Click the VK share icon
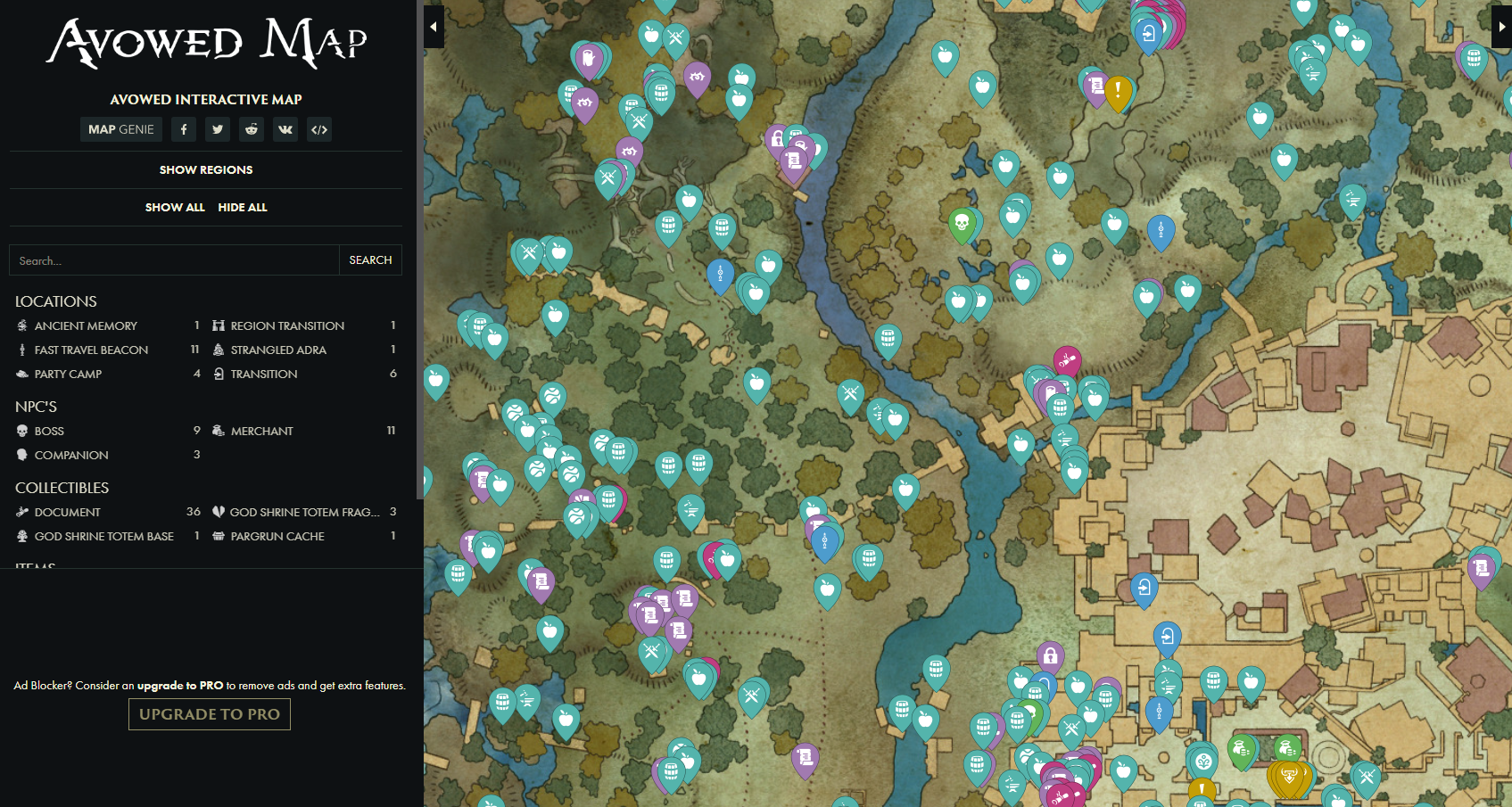This screenshot has height=807, width=1512. [285, 129]
